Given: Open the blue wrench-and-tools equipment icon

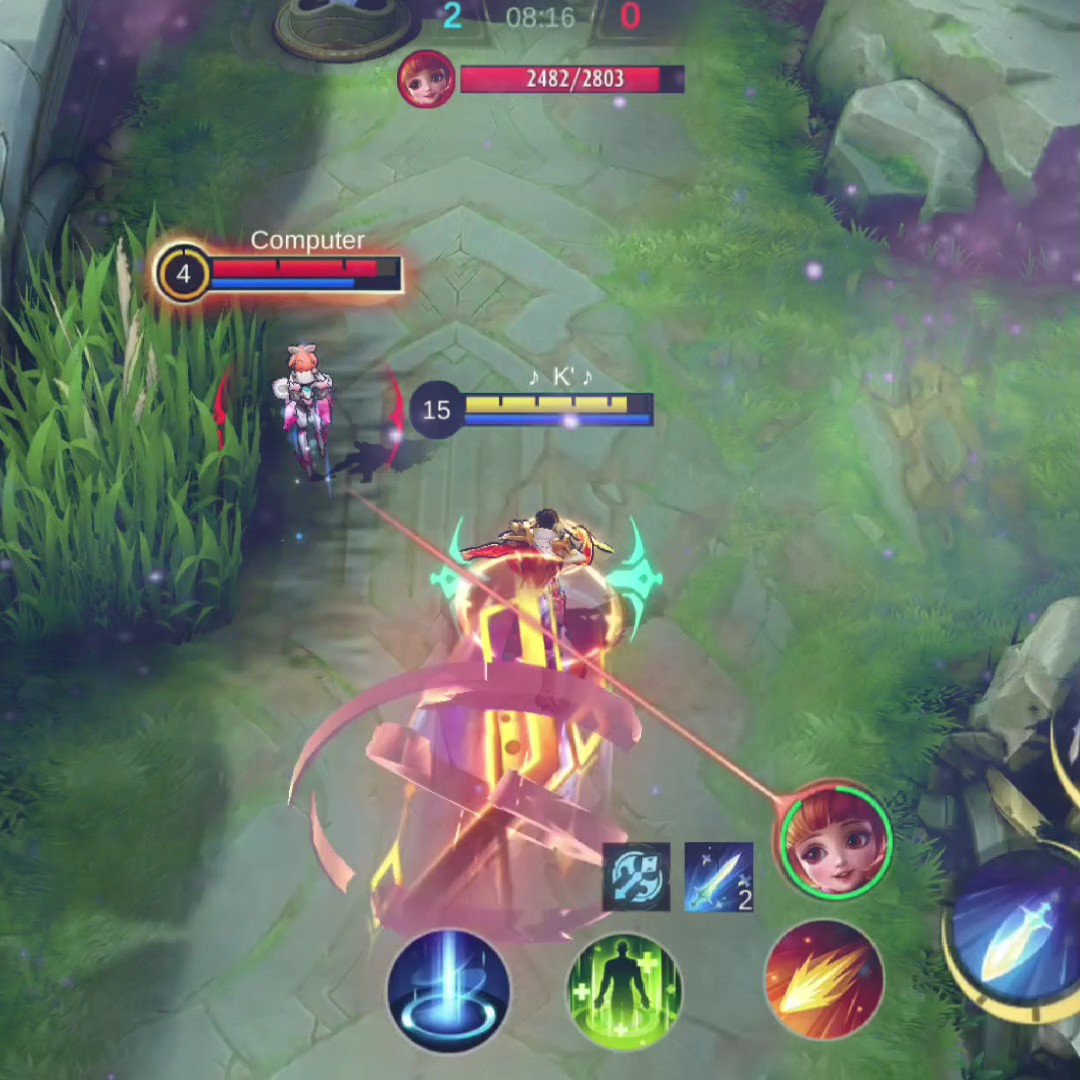Looking at the screenshot, I should coord(636,877).
